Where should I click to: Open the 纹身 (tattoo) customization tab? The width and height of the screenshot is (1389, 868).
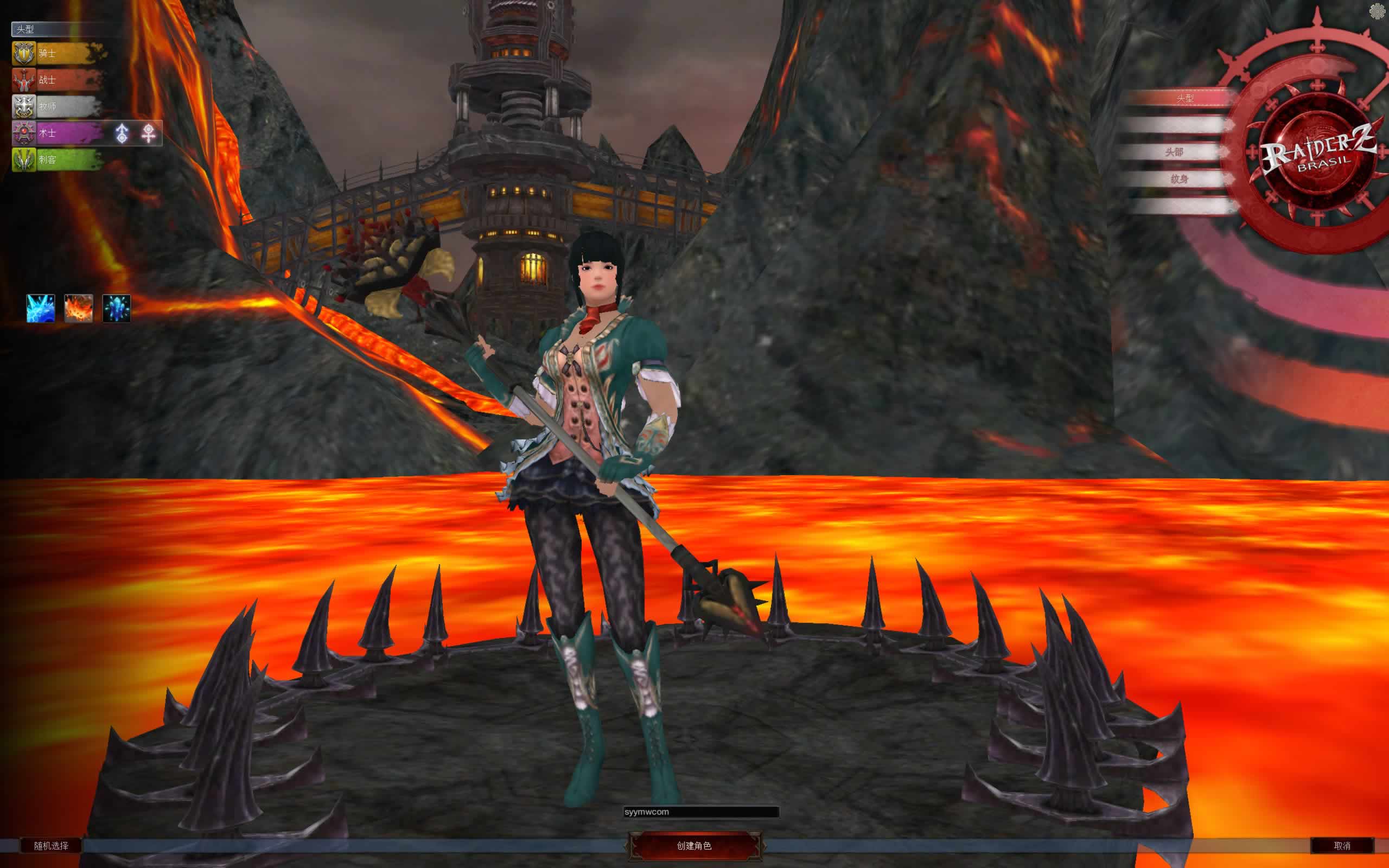tap(1178, 179)
